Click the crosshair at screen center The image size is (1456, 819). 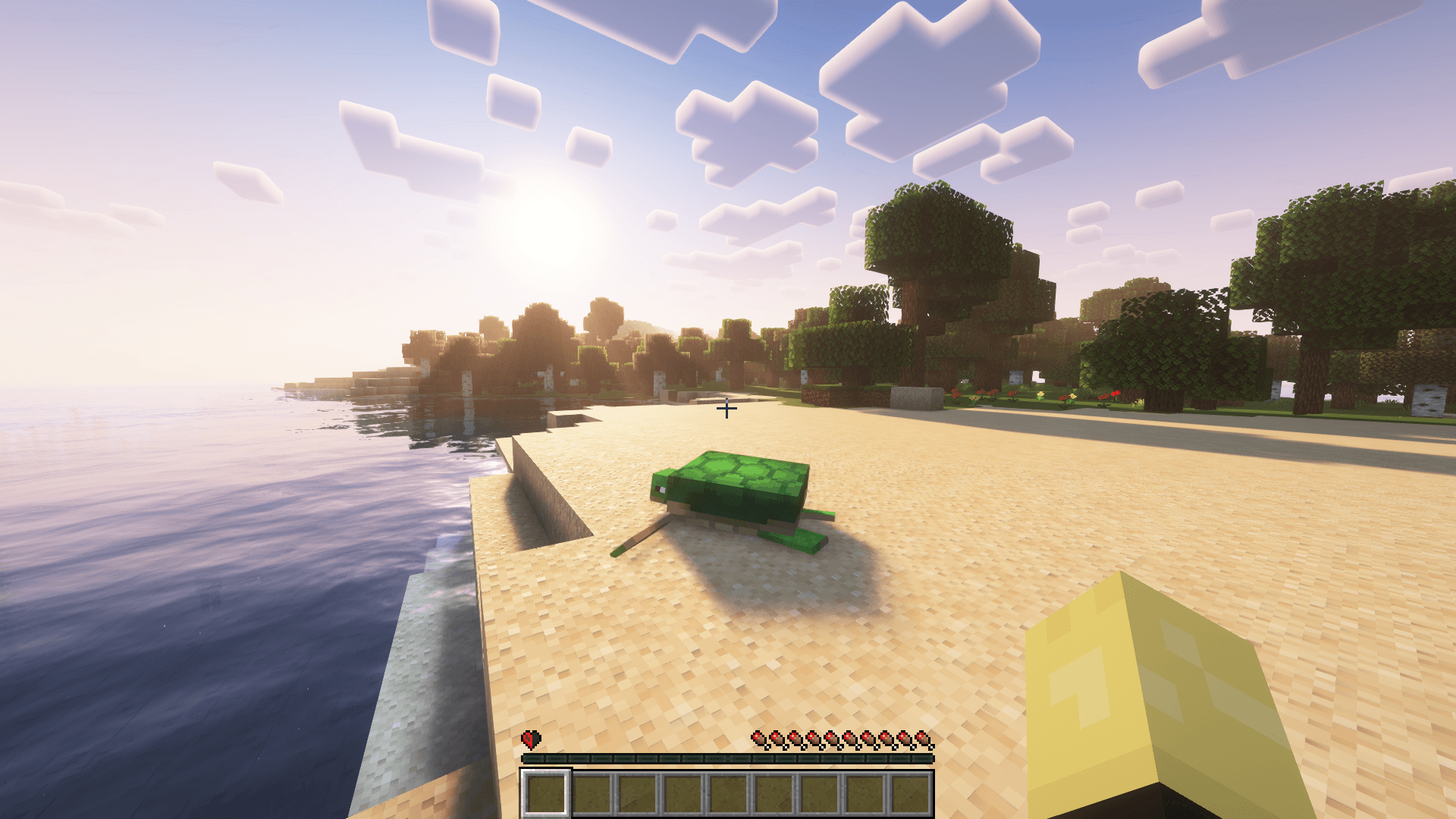(x=728, y=409)
